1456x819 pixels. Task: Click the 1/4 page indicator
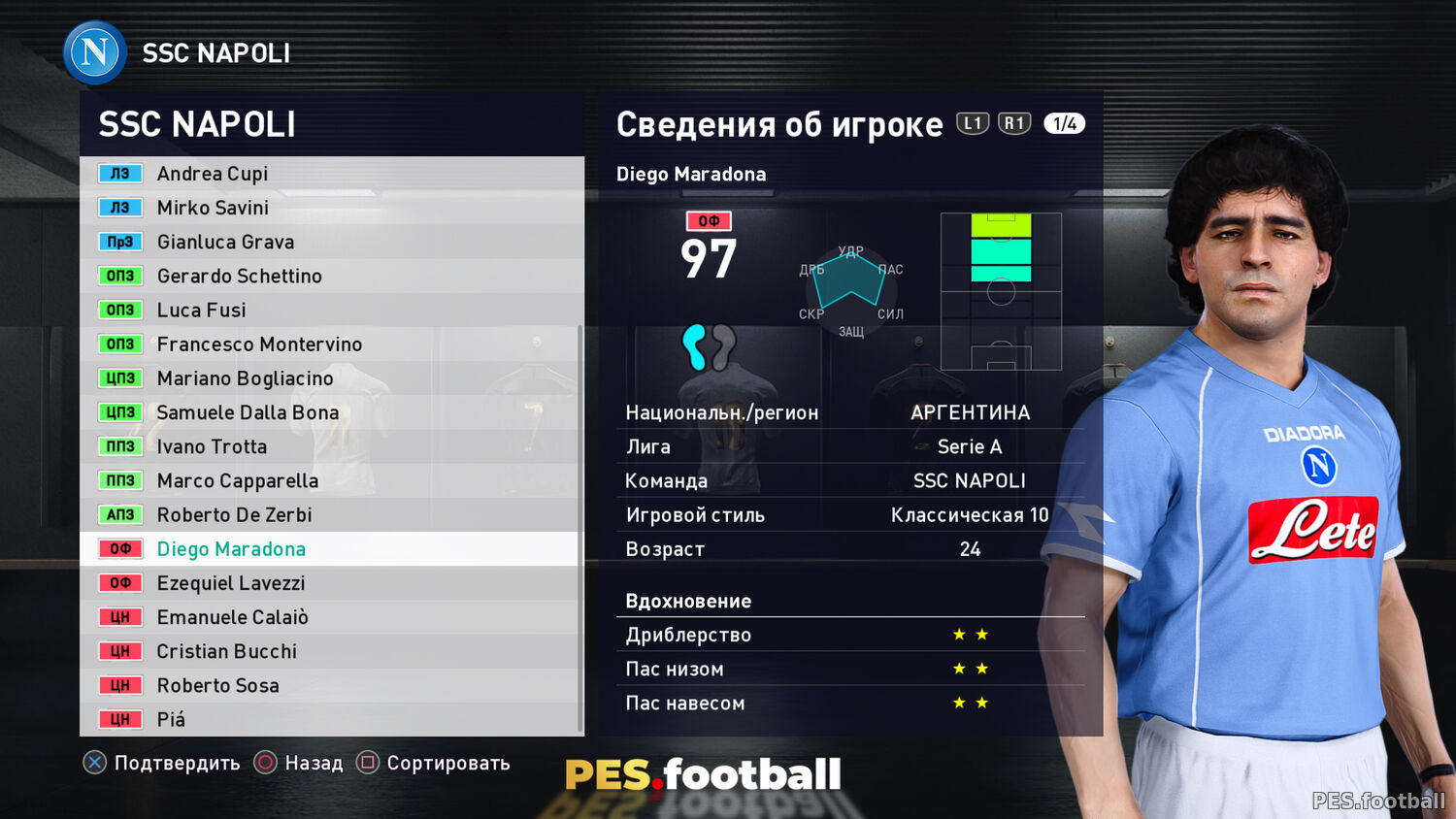click(x=1064, y=123)
